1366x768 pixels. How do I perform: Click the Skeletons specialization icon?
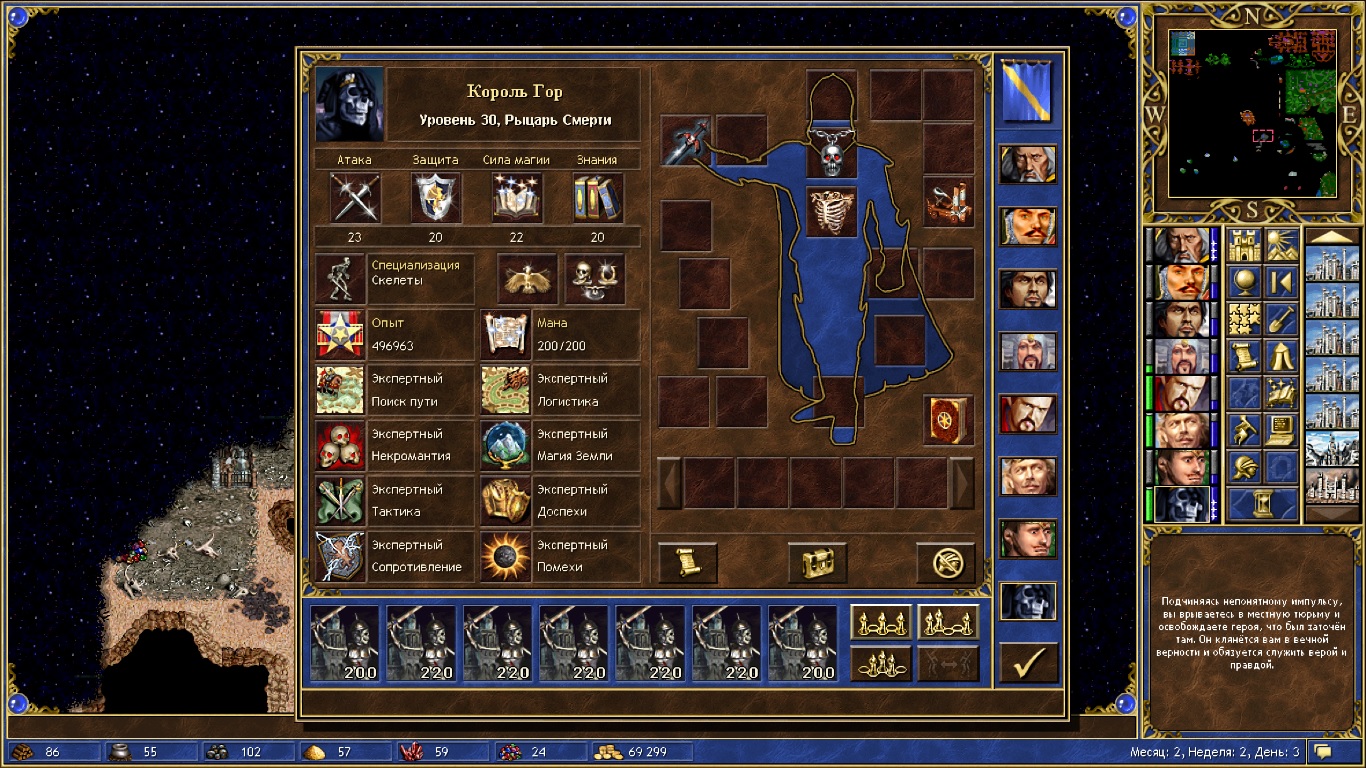tap(340, 279)
